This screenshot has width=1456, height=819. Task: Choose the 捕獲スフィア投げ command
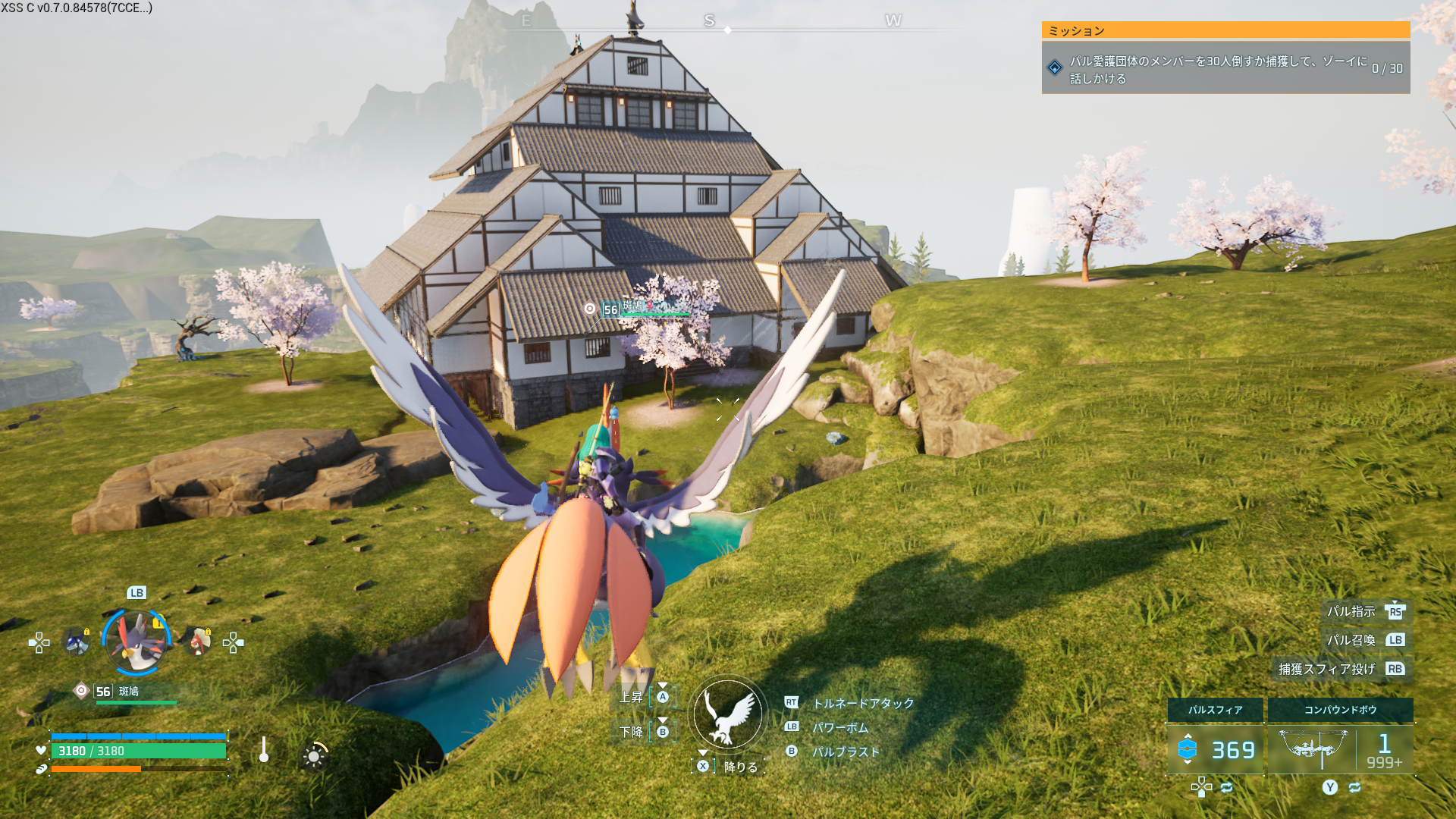point(1326,669)
